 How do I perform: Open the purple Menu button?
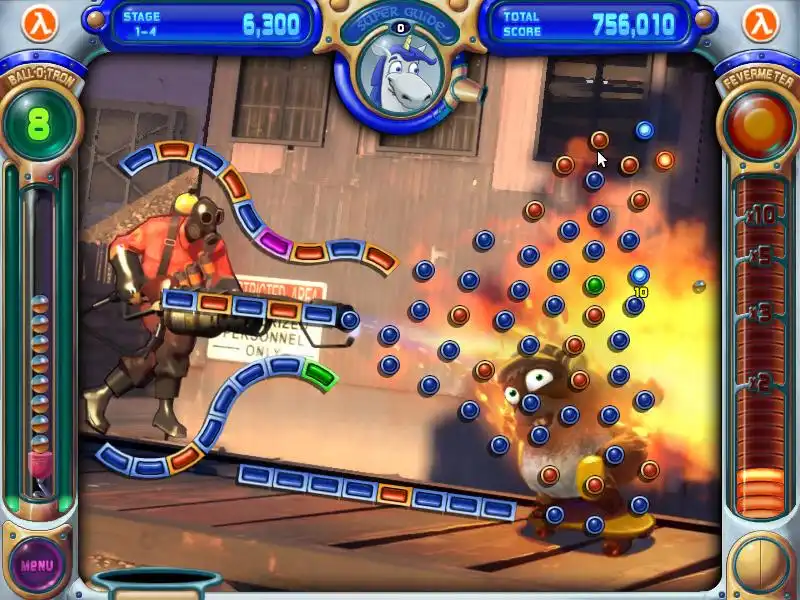[x=37, y=564]
